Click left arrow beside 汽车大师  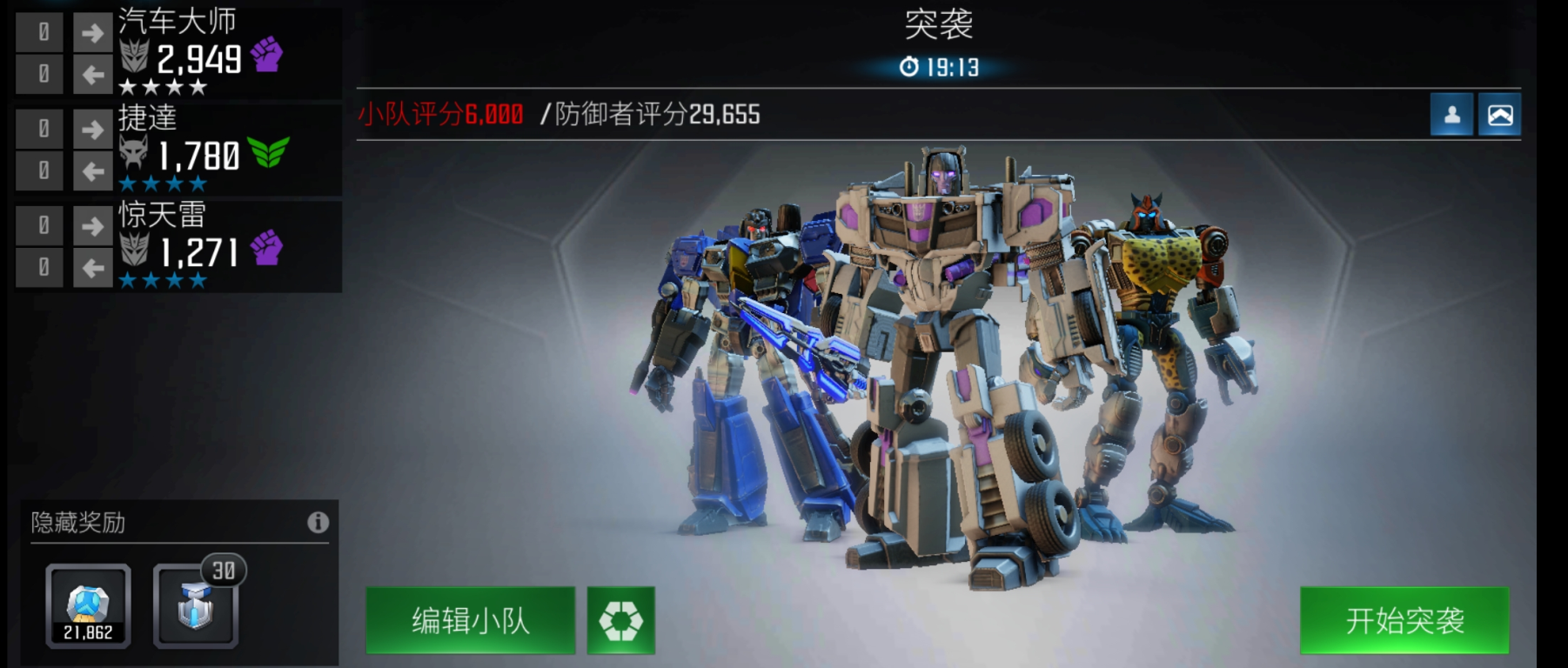[x=92, y=75]
